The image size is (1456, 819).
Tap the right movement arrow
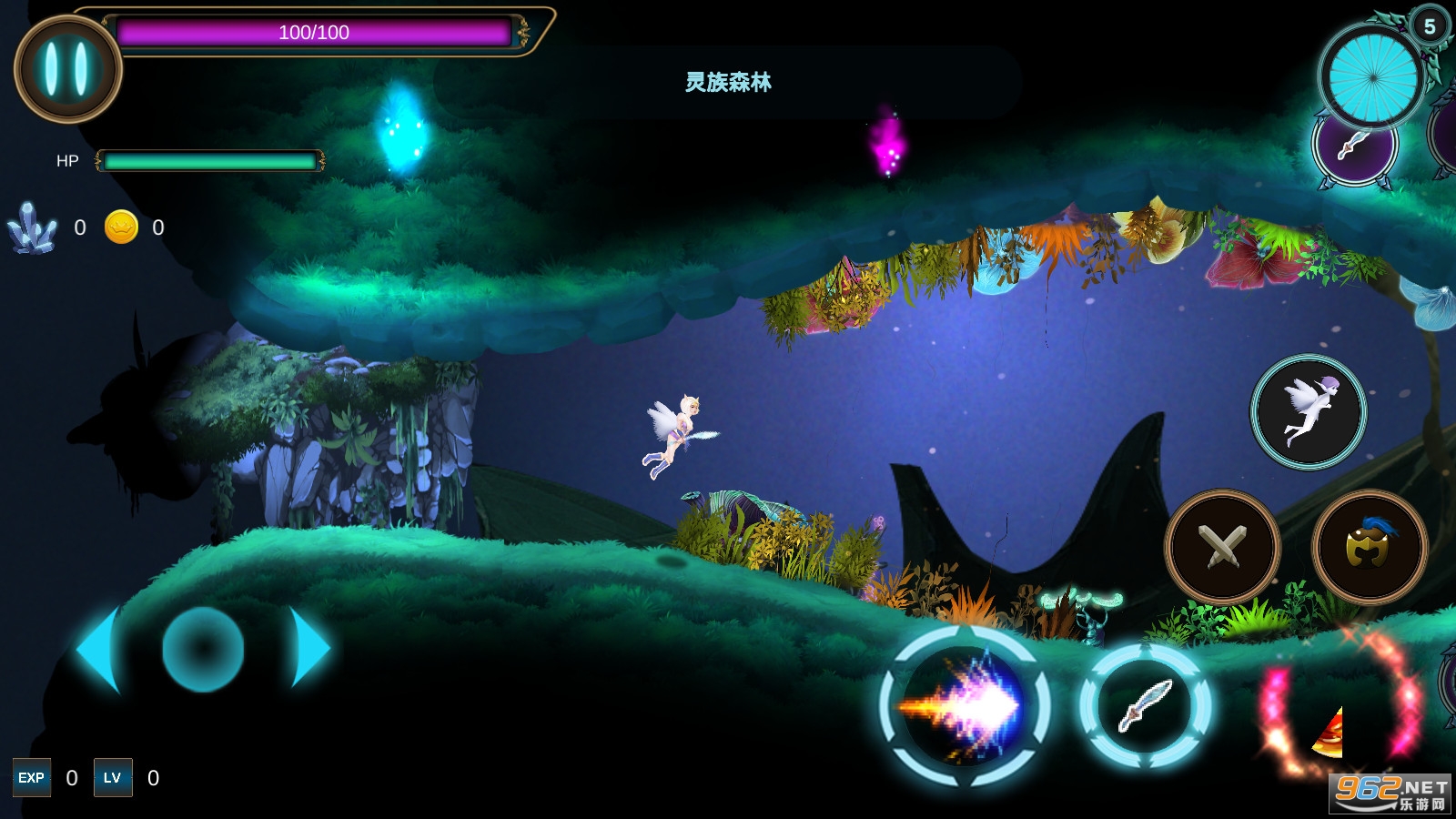[309, 648]
